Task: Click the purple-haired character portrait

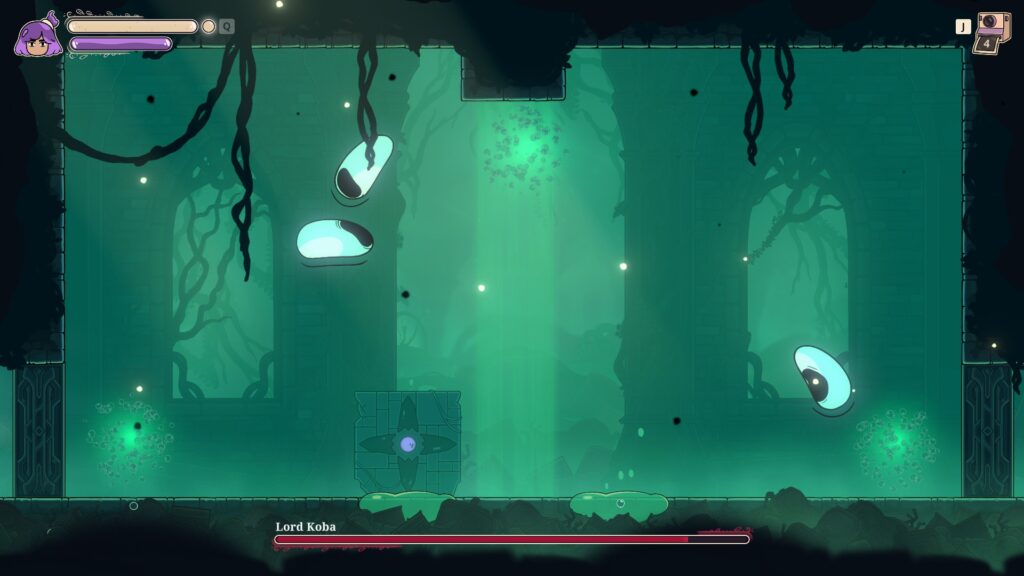Action: 37,38
